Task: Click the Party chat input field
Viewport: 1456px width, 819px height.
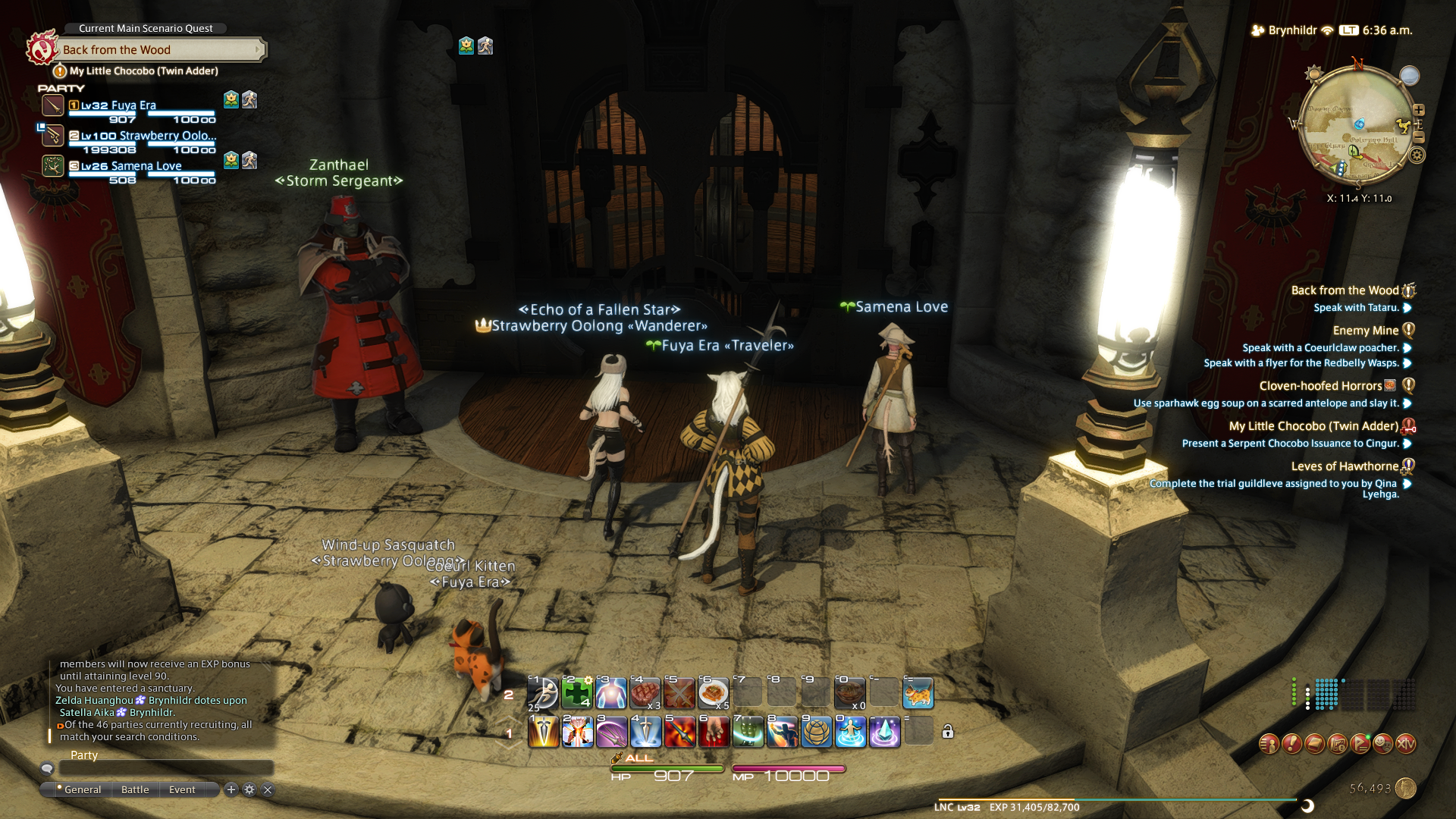Action: pyautogui.click(x=165, y=769)
